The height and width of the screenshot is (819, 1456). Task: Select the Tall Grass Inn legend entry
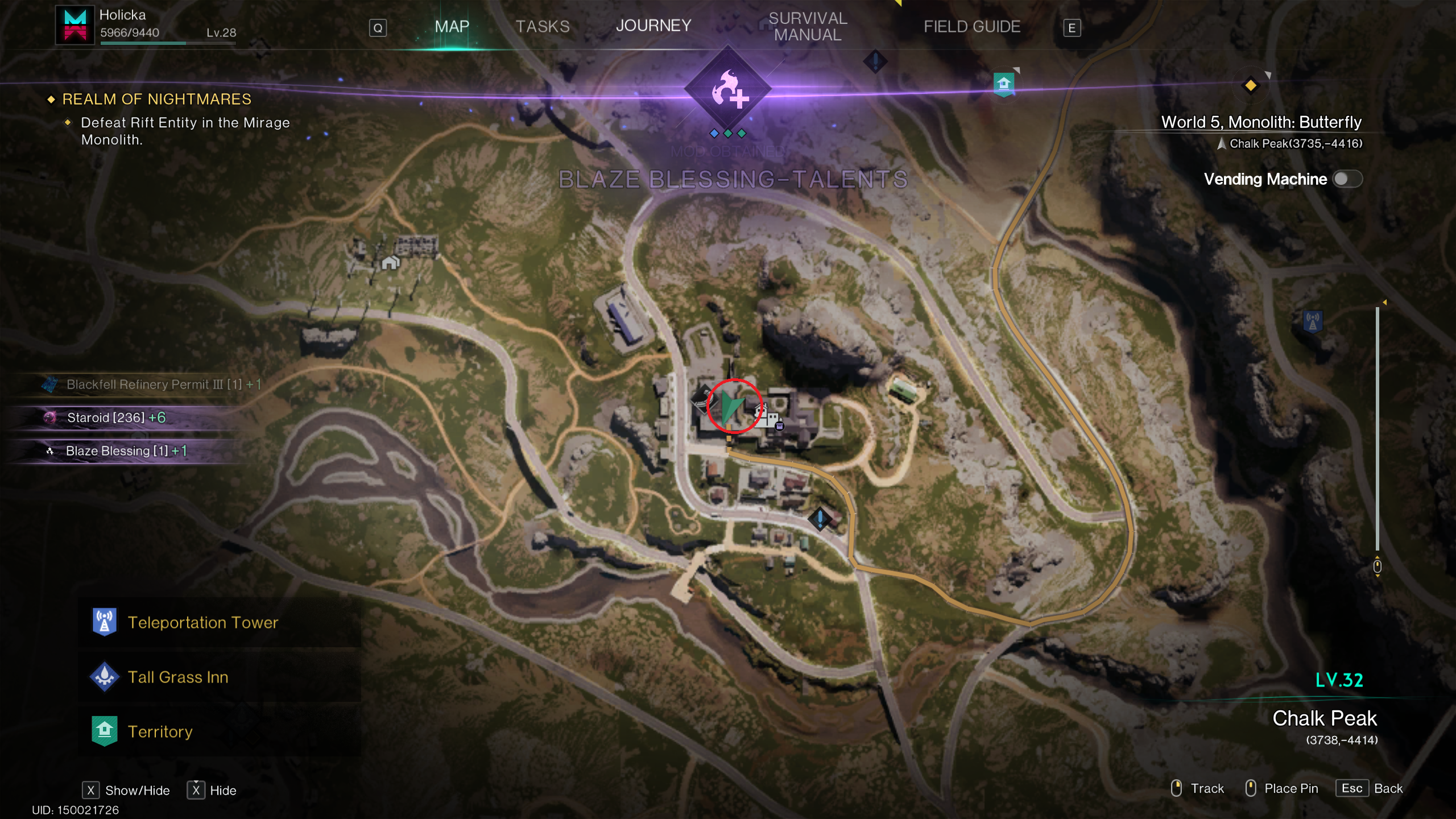[x=177, y=677]
